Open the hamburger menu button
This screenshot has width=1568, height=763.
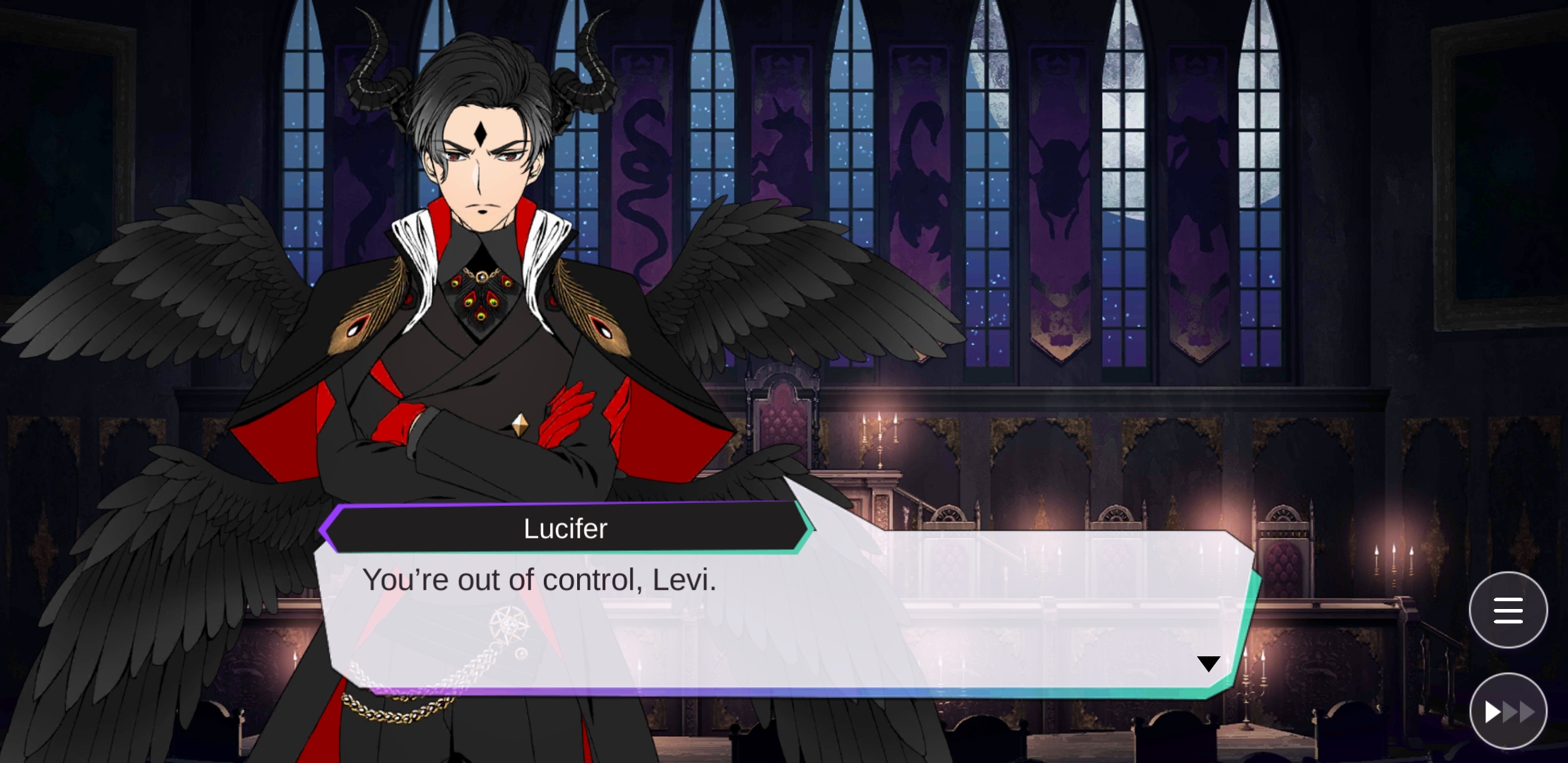1508,610
